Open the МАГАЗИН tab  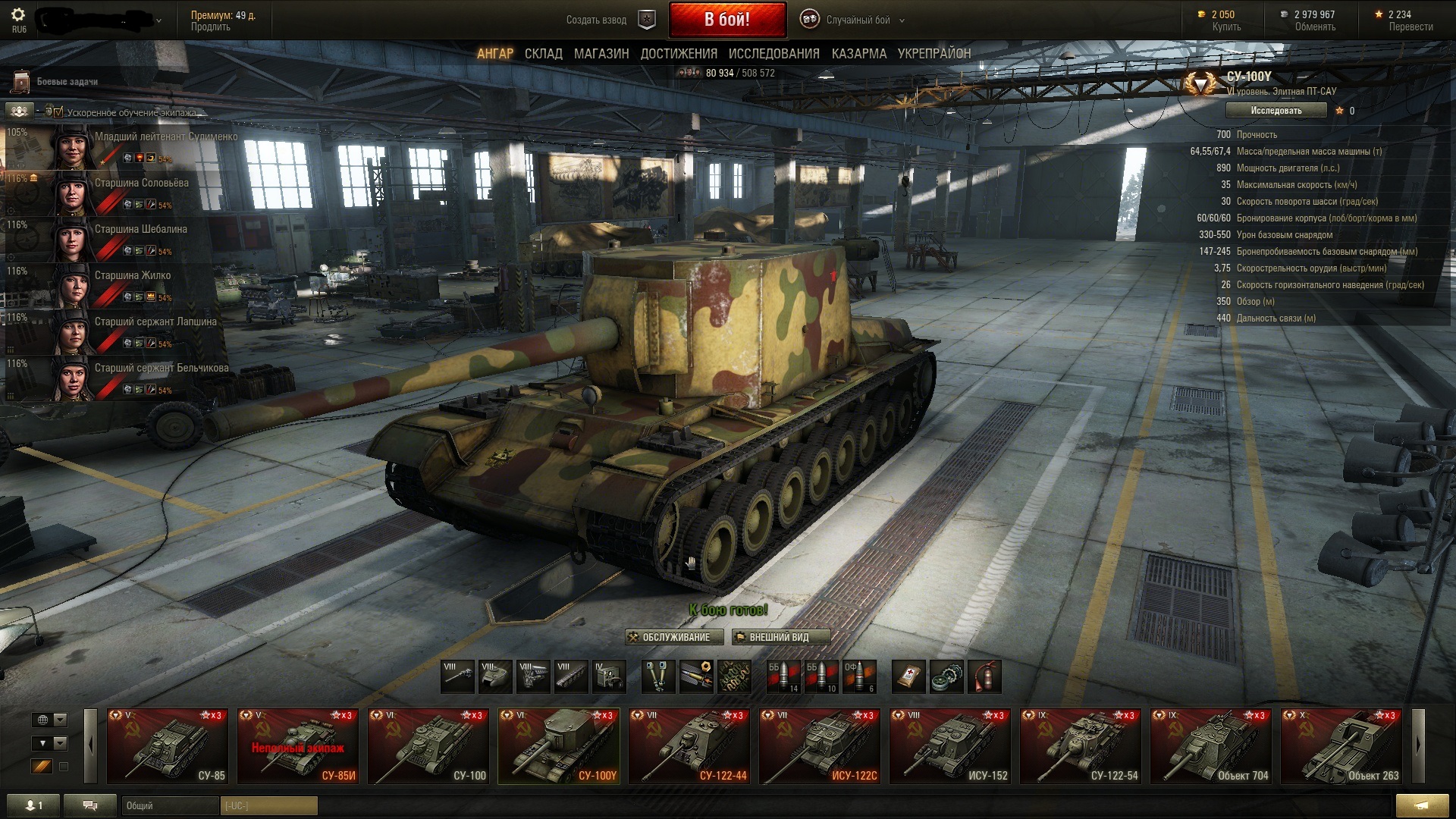(x=601, y=54)
